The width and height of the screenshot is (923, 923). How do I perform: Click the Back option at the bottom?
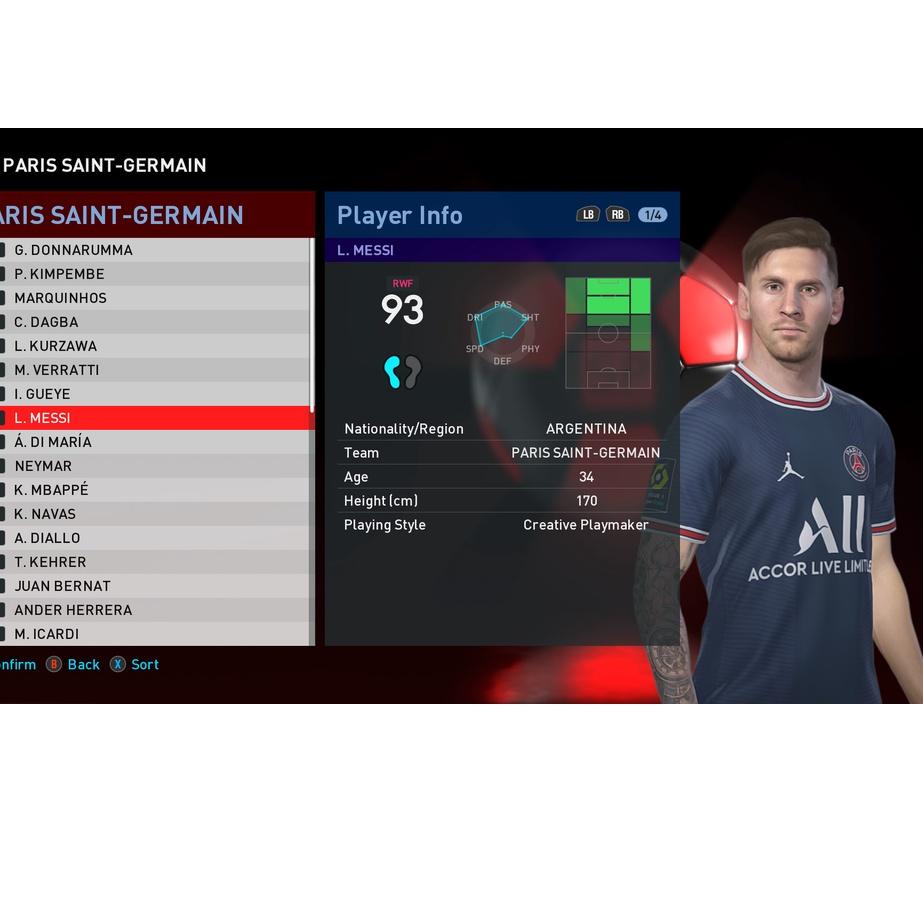83,665
